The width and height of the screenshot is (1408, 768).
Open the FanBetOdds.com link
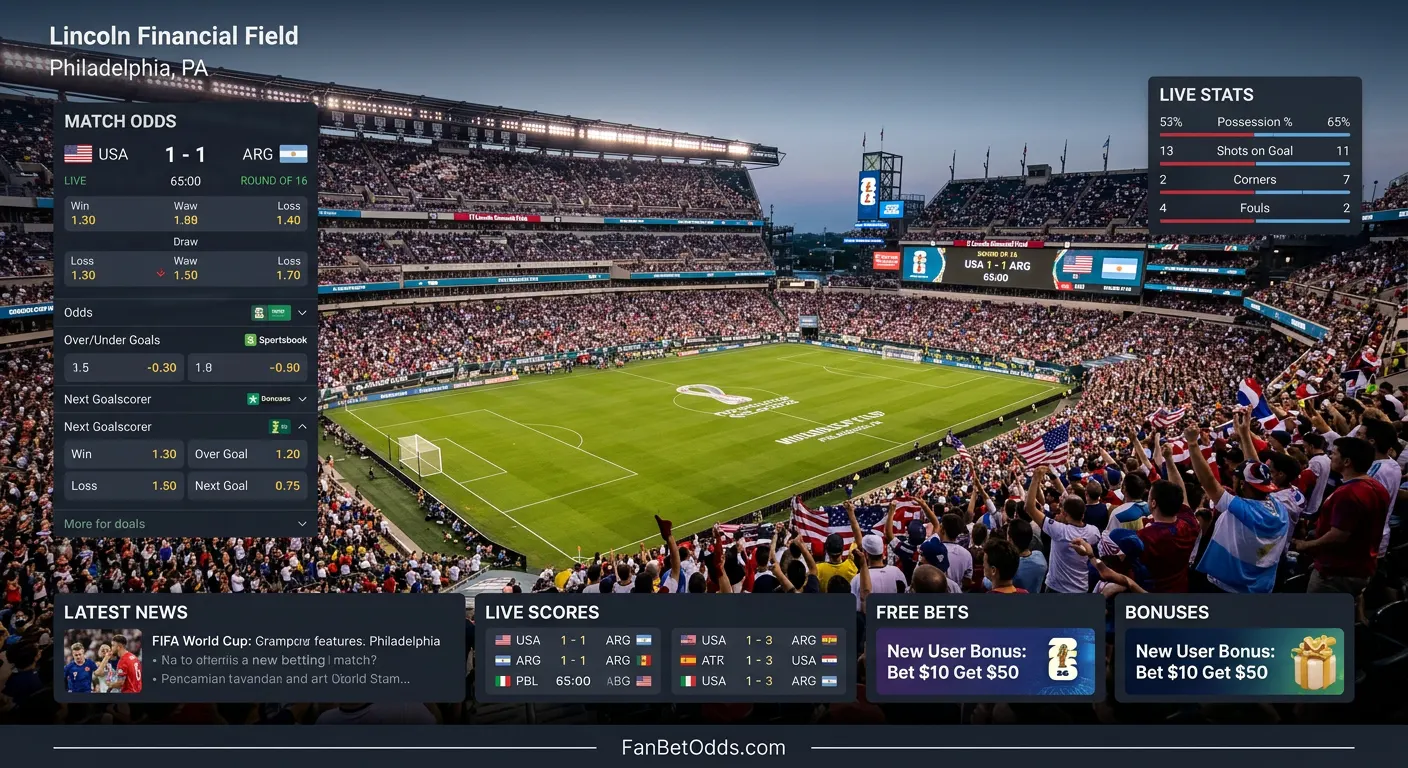point(704,746)
